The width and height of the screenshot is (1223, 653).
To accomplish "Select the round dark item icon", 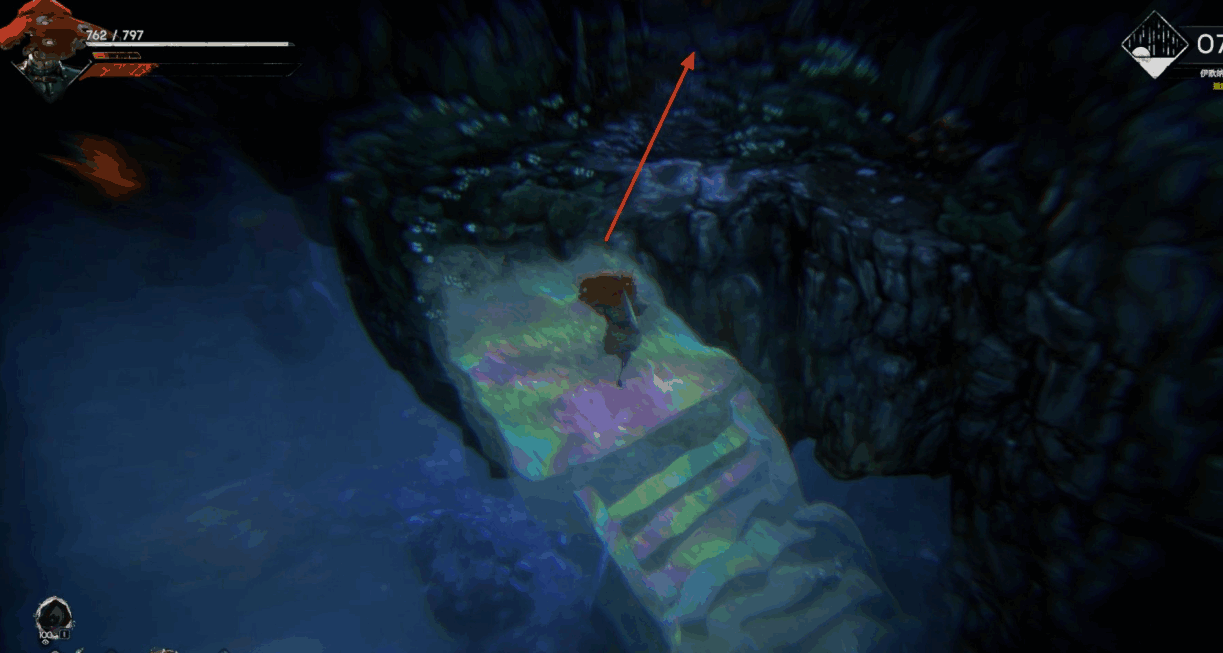I will click(52, 617).
